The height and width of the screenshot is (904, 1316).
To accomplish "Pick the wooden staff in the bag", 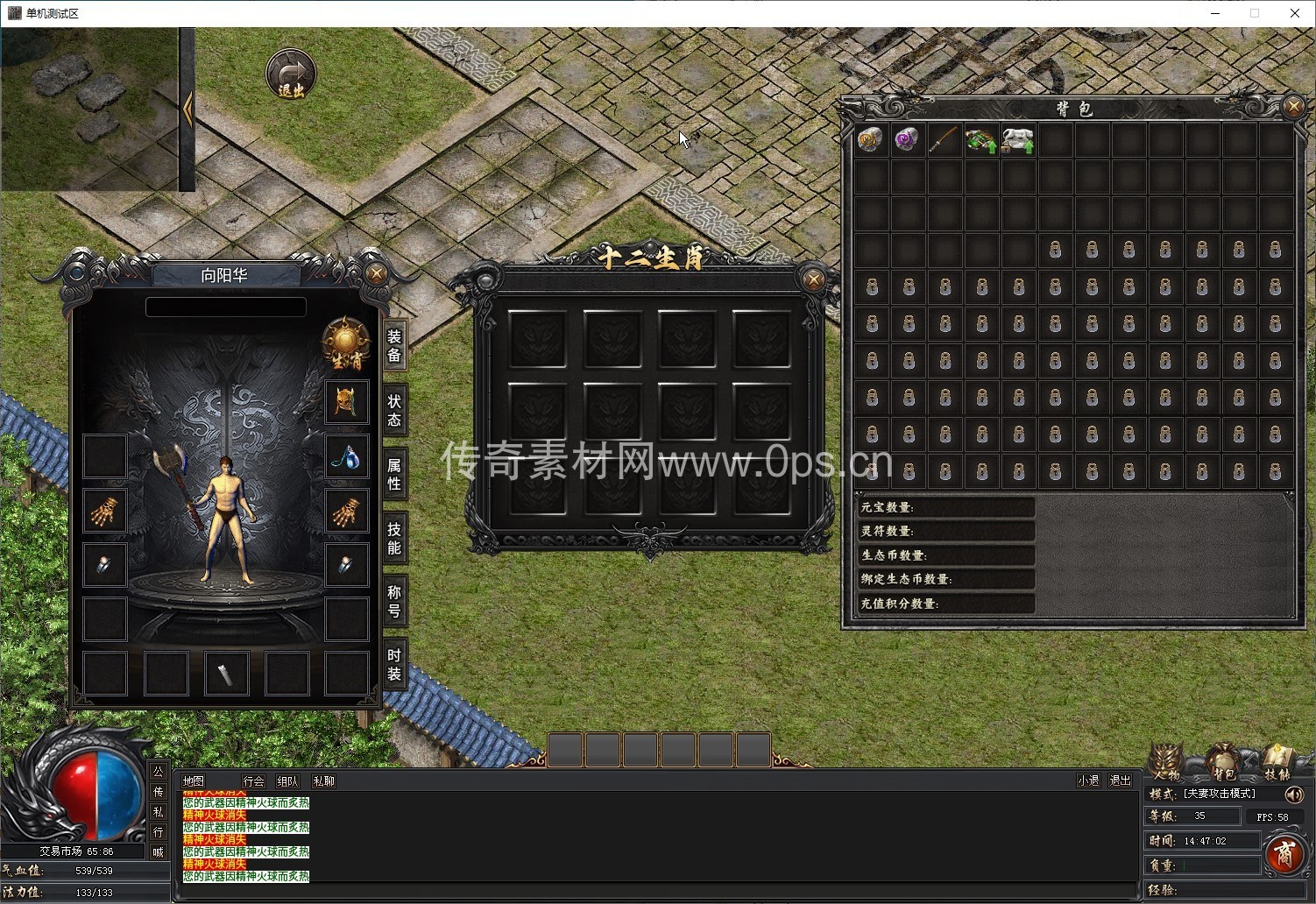I will point(944,140).
